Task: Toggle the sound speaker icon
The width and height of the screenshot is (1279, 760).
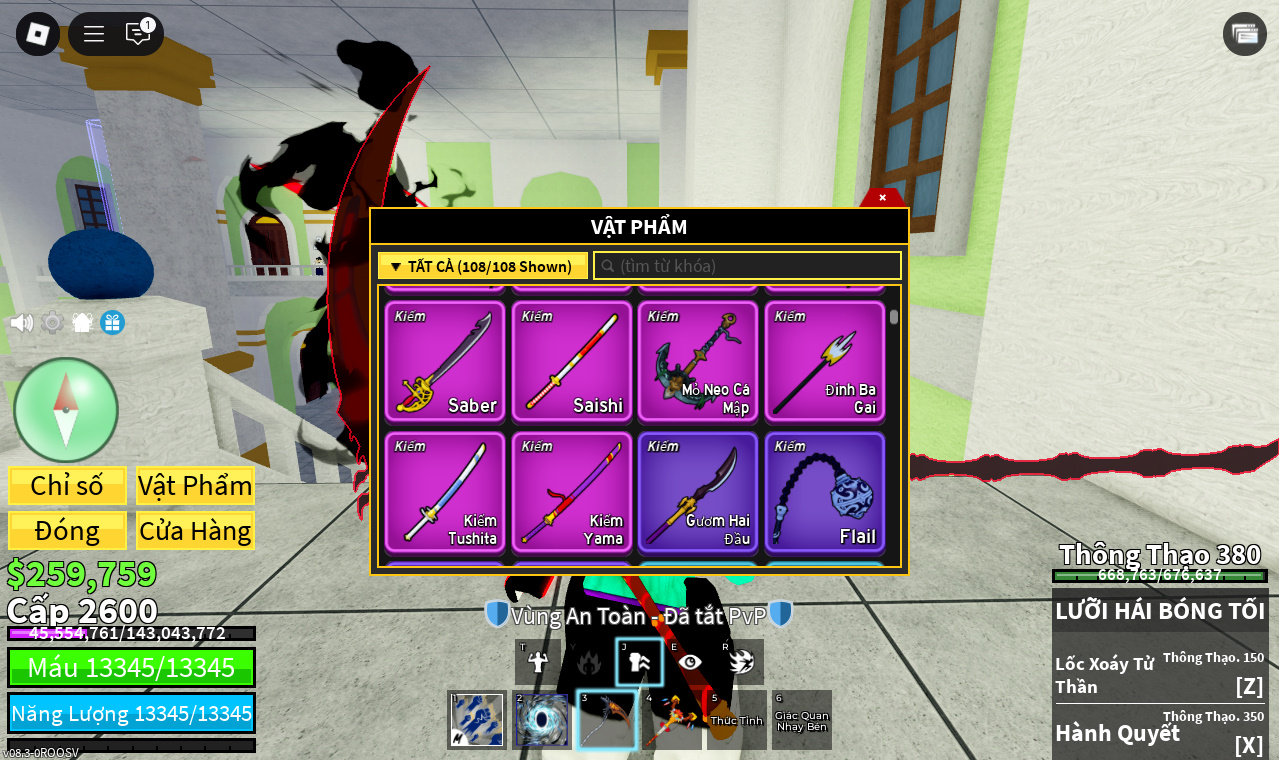Action: (x=21, y=323)
